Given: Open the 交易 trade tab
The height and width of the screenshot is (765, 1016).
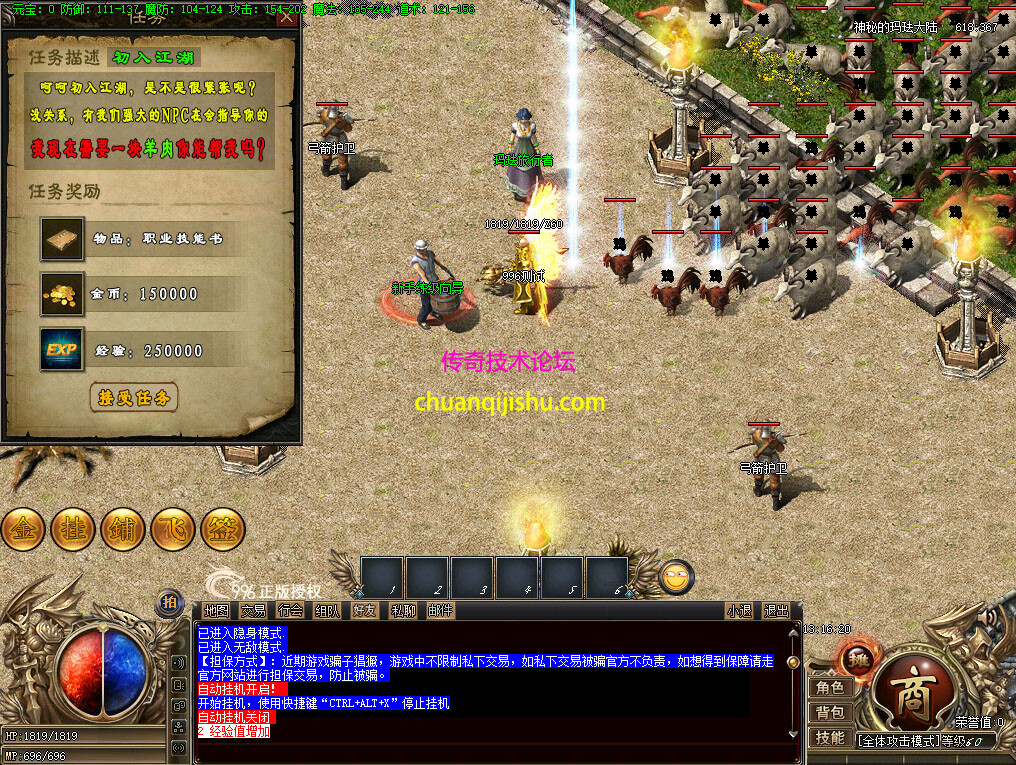Looking at the screenshot, I should [253, 610].
